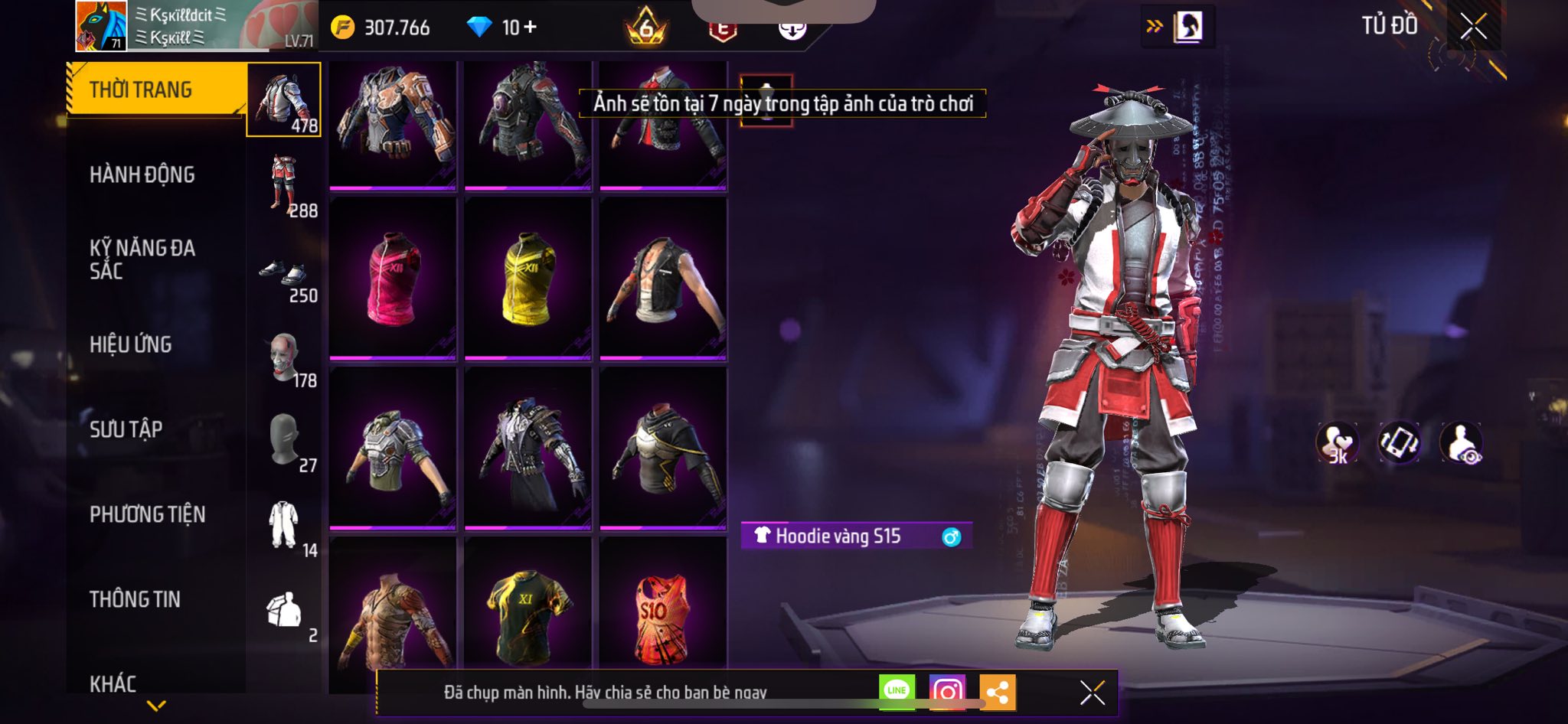Share the screenshot to Instagram
Screen dimensions: 1568x724
pos(947,692)
